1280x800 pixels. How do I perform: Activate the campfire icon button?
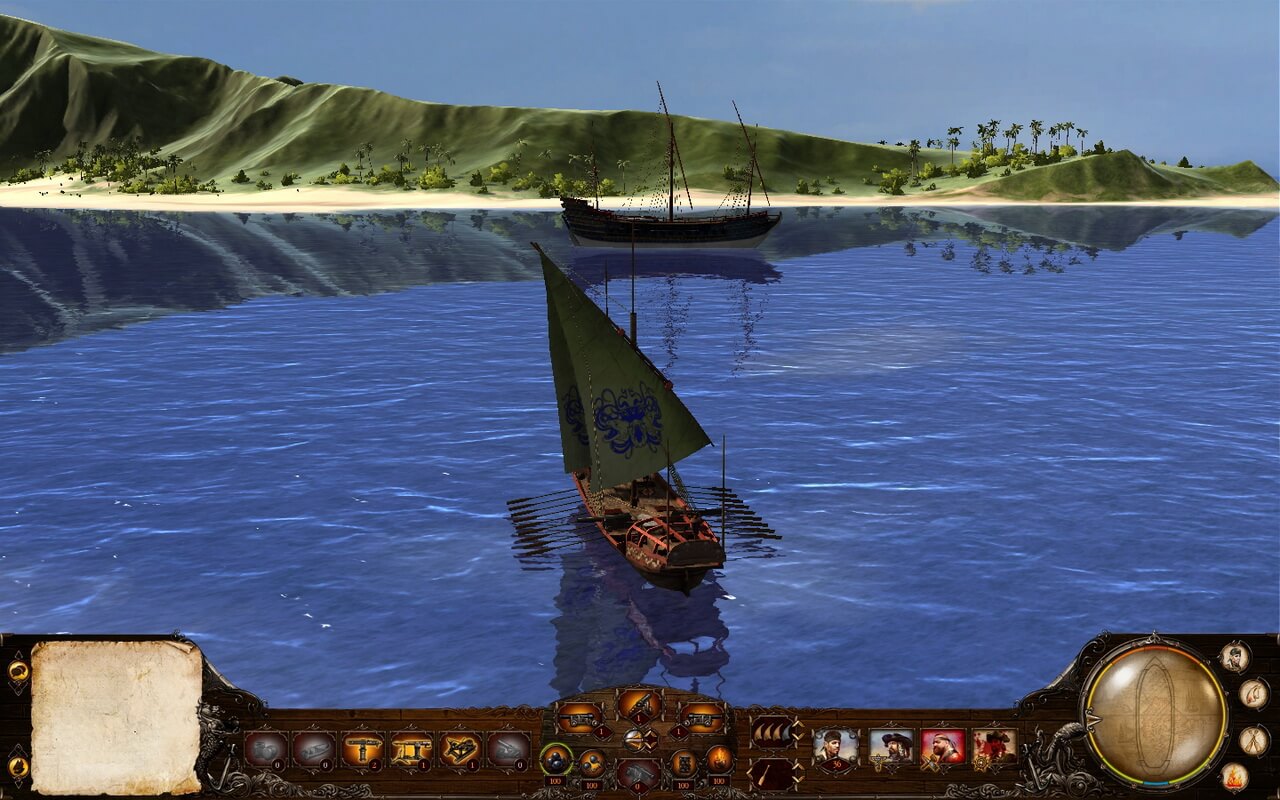1234,776
